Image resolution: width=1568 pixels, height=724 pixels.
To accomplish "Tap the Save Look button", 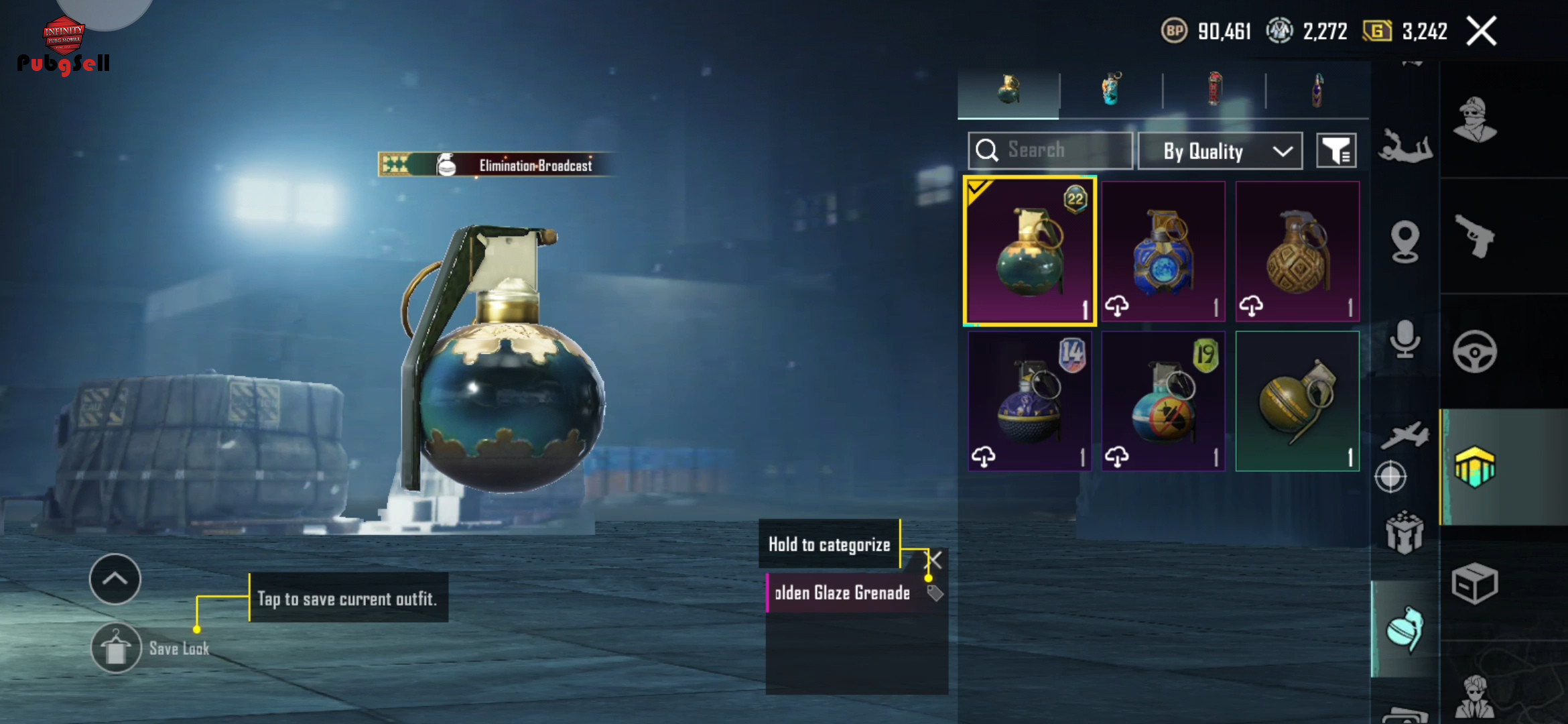I will coord(117,648).
